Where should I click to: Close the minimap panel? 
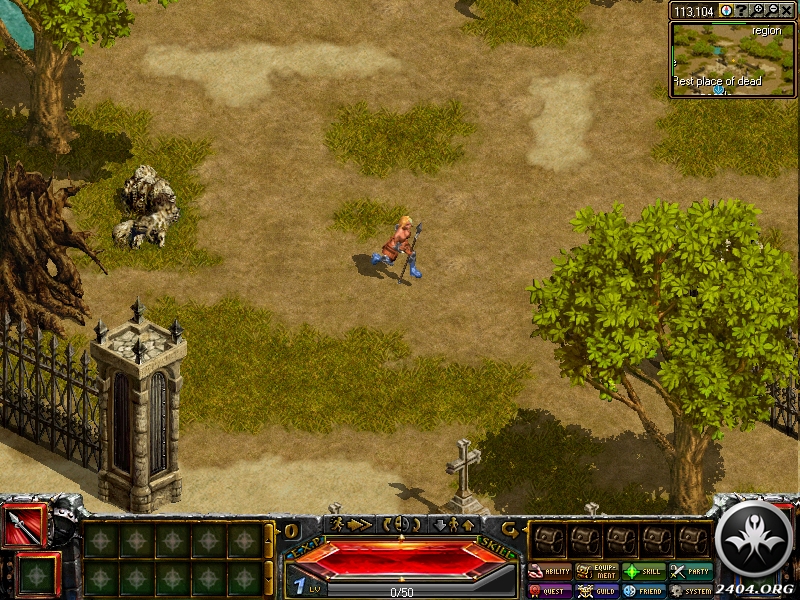click(788, 10)
